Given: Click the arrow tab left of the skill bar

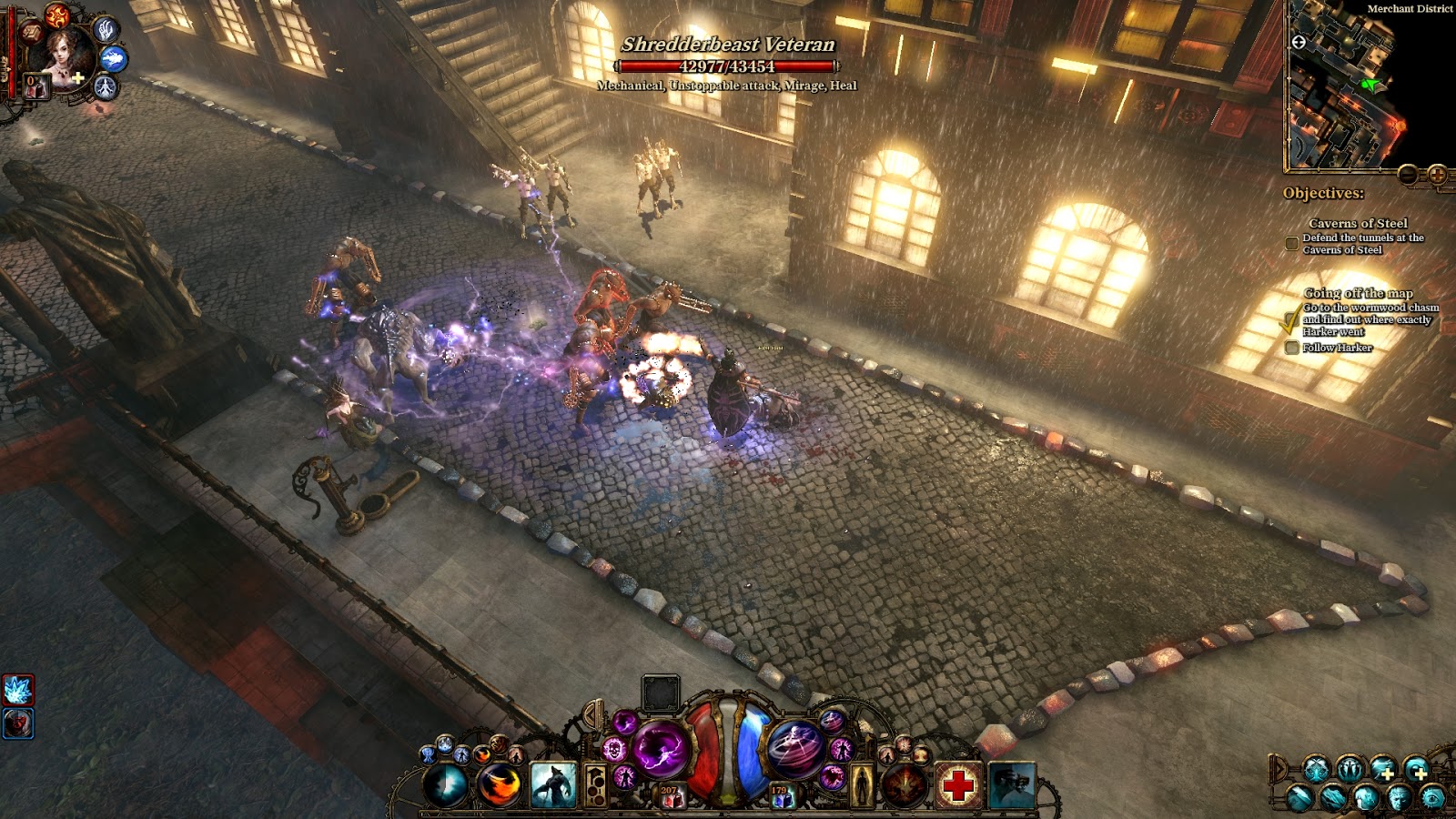Looking at the screenshot, I should [589, 715].
